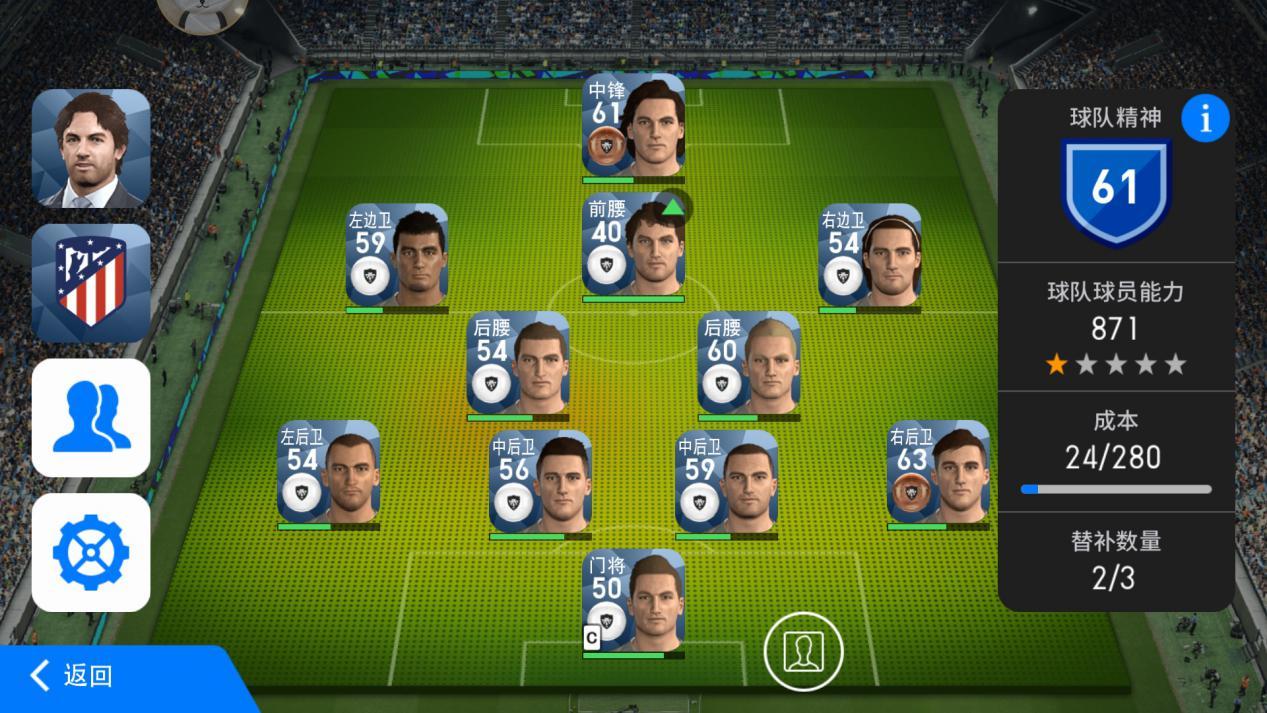Image resolution: width=1267 pixels, height=713 pixels.
Task: Open the 球队精神 61 shield panel
Action: click(x=1116, y=190)
